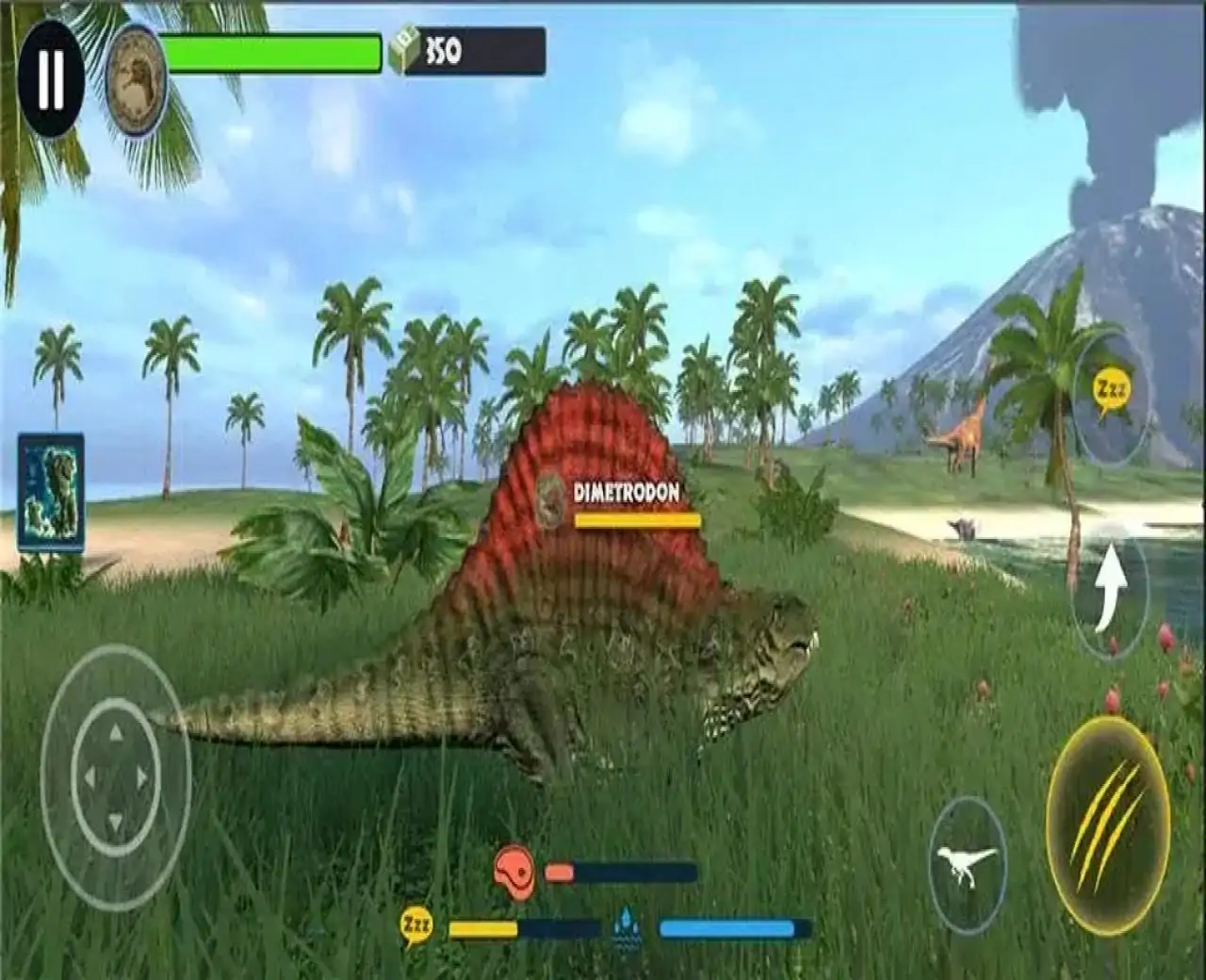Screen dimensions: 1206x980
Task: Pause the game
Action: click(51, 79)
